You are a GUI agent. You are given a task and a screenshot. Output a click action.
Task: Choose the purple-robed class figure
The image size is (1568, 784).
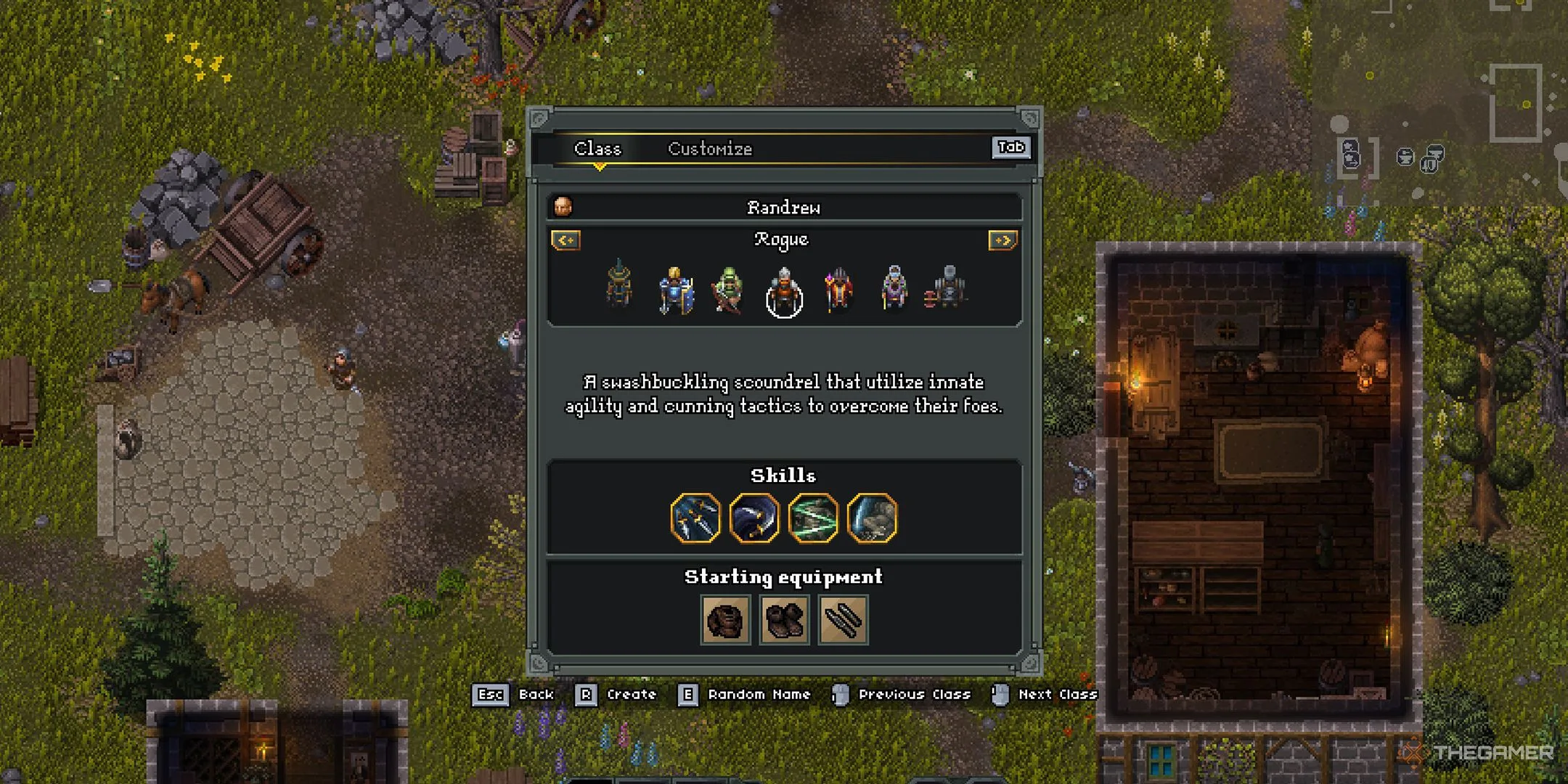pyautogui.click(x=894, y=288)
